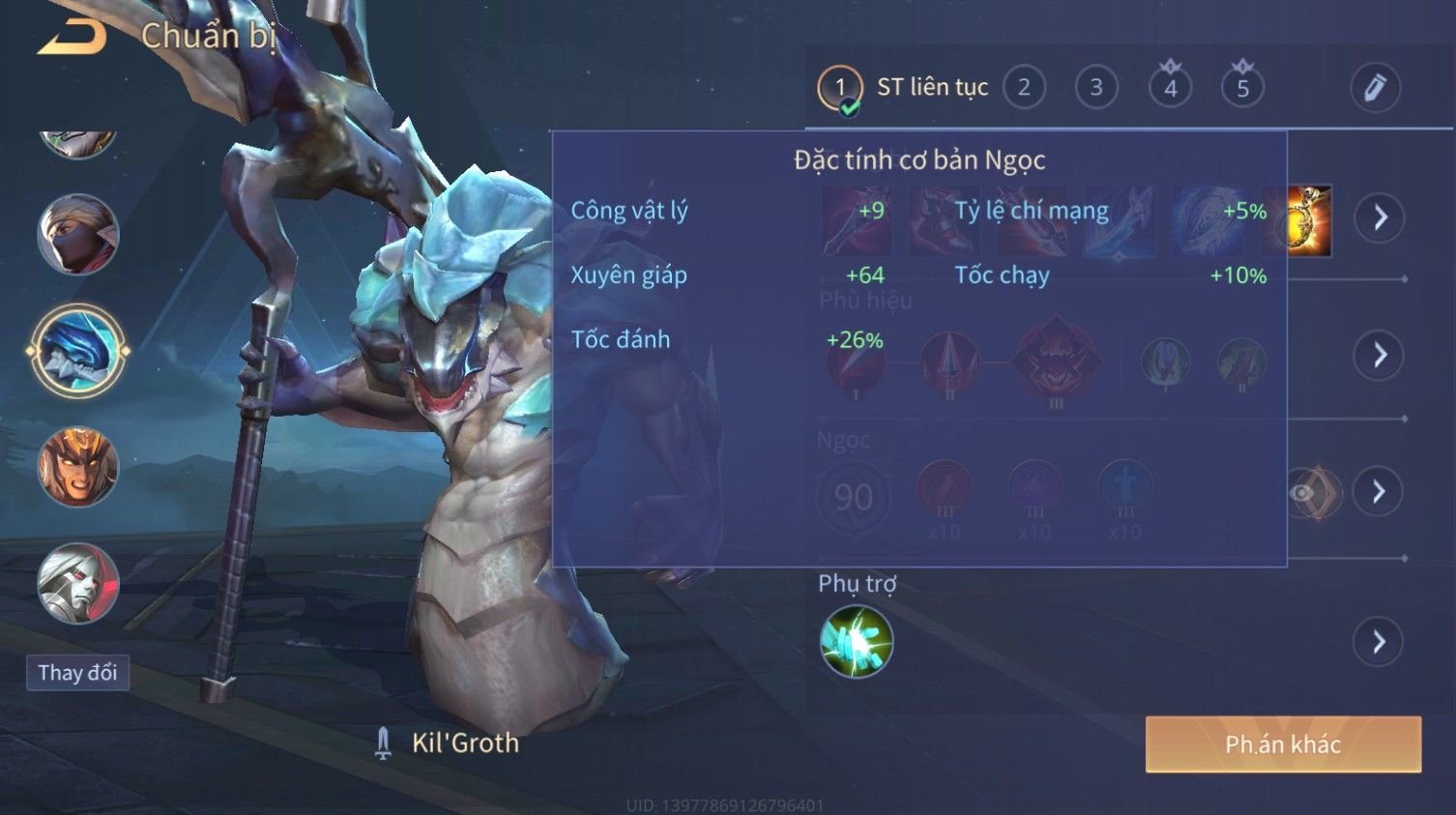Click the Phản khác button
The height and width of the screenshot is (815, 1456).
tap(1282, 744)
